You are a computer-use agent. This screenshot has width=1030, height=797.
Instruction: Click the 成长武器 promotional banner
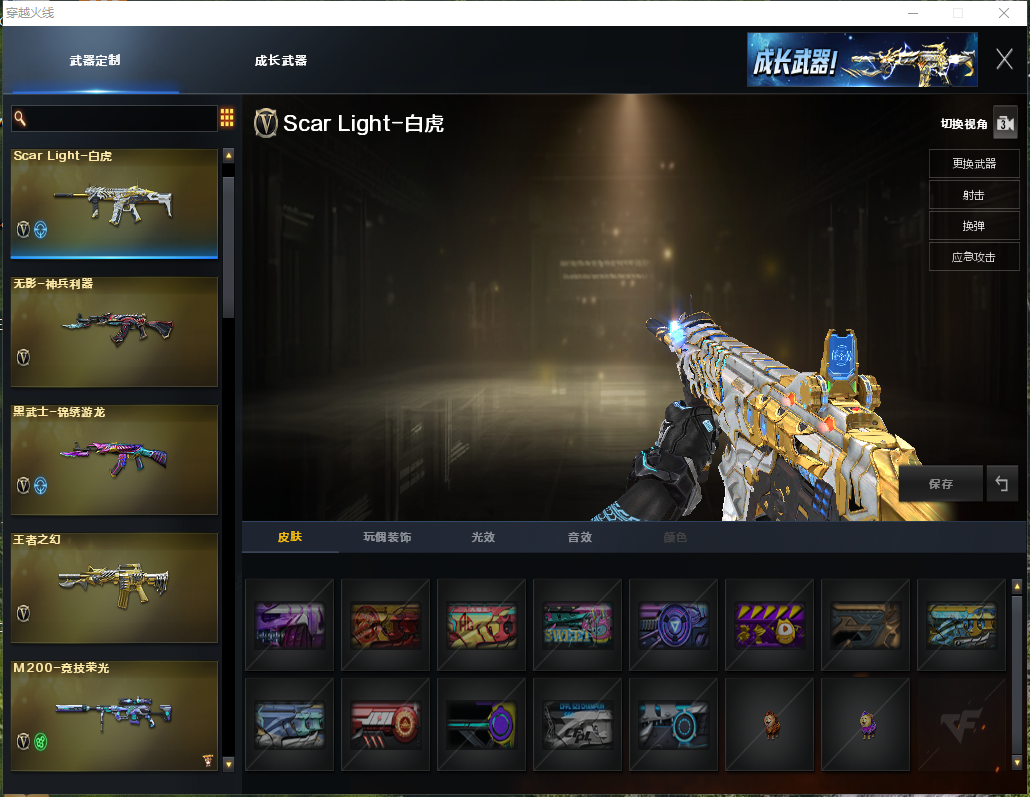[862, 60]
